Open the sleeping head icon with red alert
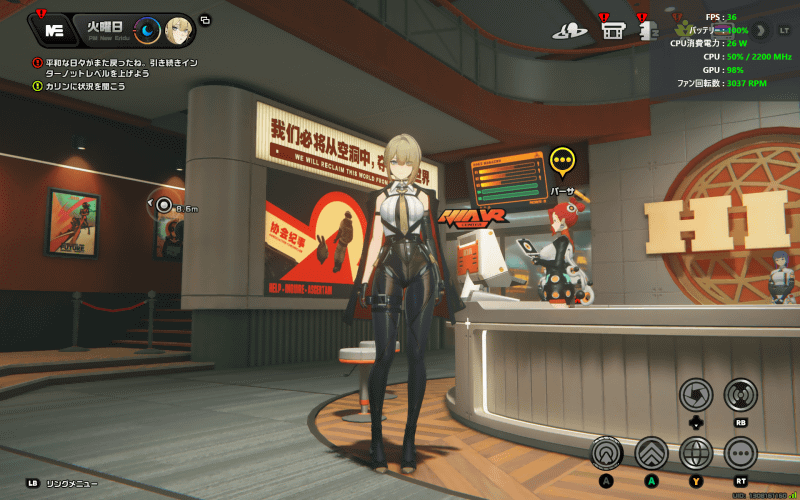This screenshot has width=800, height=500. pyautogui.click(x=647, y=31)
